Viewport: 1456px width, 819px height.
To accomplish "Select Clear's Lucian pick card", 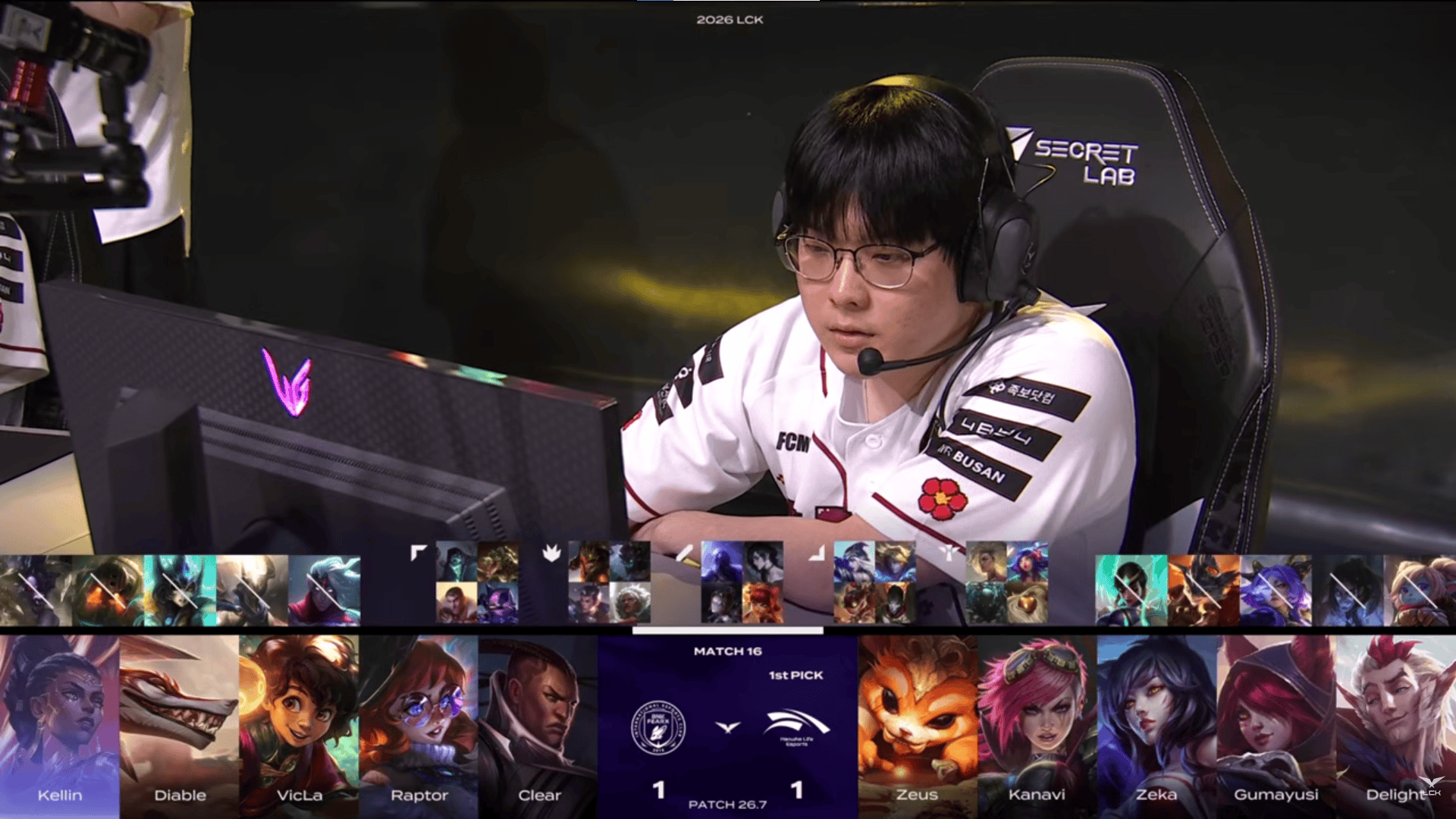I will tap(539, 724).
